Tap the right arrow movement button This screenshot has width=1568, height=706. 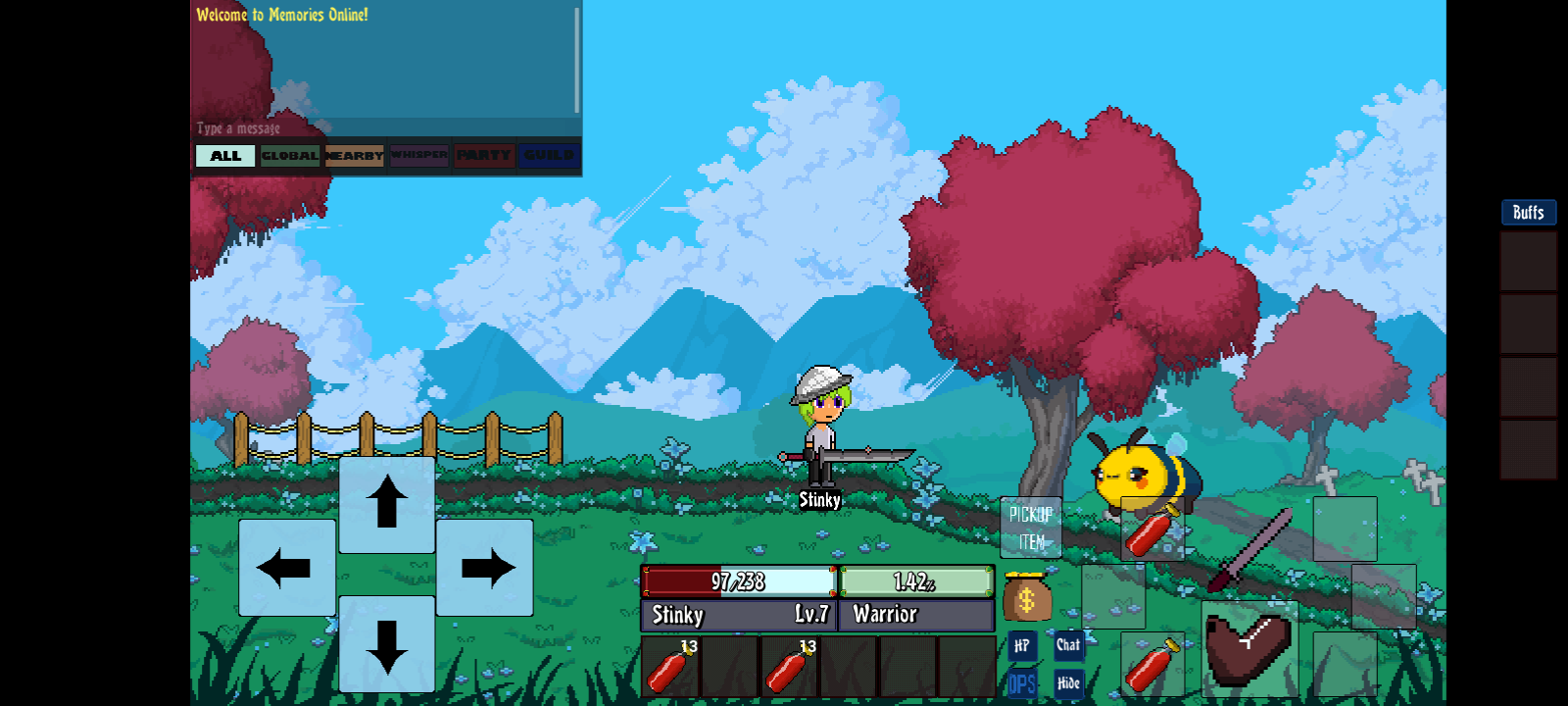click(486, 568)
